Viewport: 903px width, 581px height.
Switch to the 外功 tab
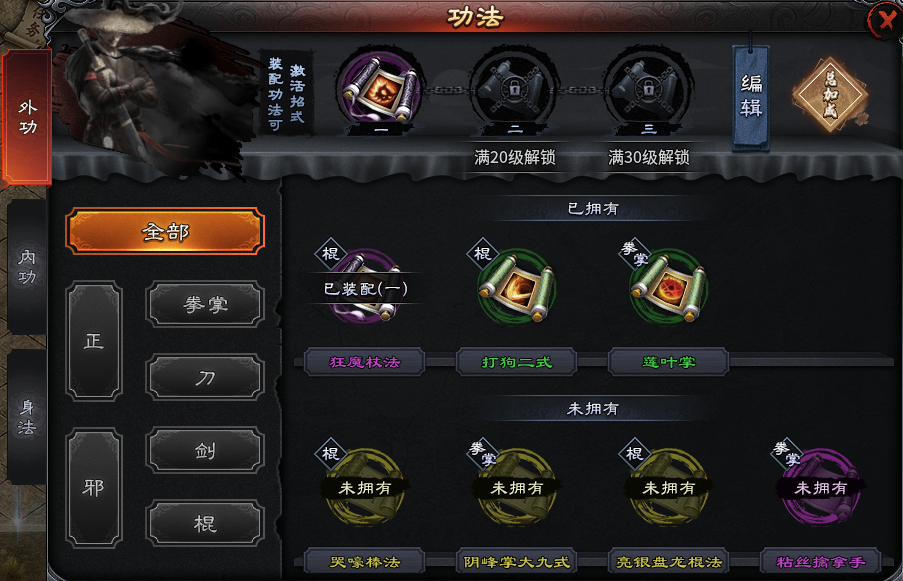point(27,117)
